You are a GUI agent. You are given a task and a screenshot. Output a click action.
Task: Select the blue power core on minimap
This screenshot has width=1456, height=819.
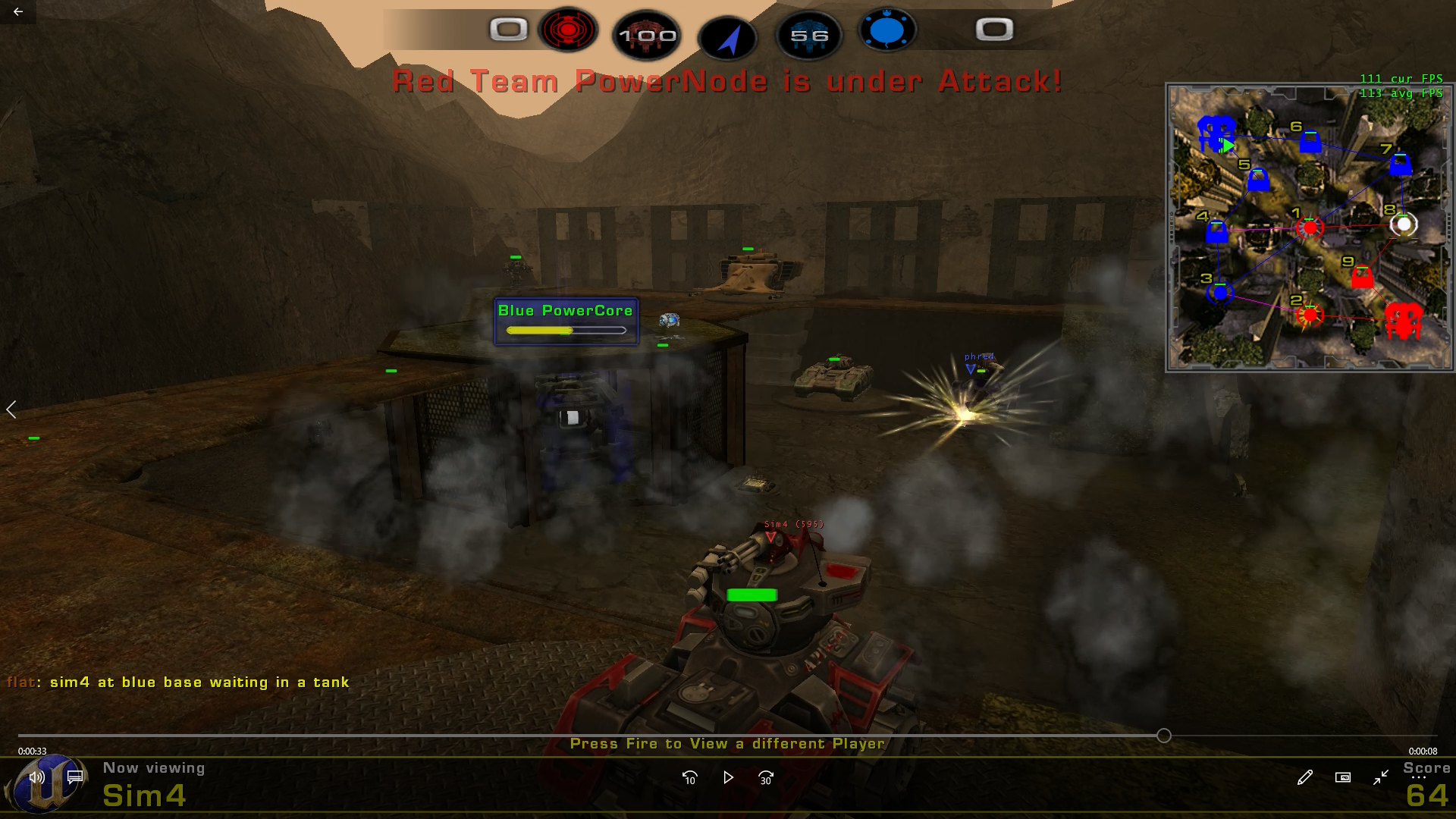pyautogui.click(x=1216, y=135)
